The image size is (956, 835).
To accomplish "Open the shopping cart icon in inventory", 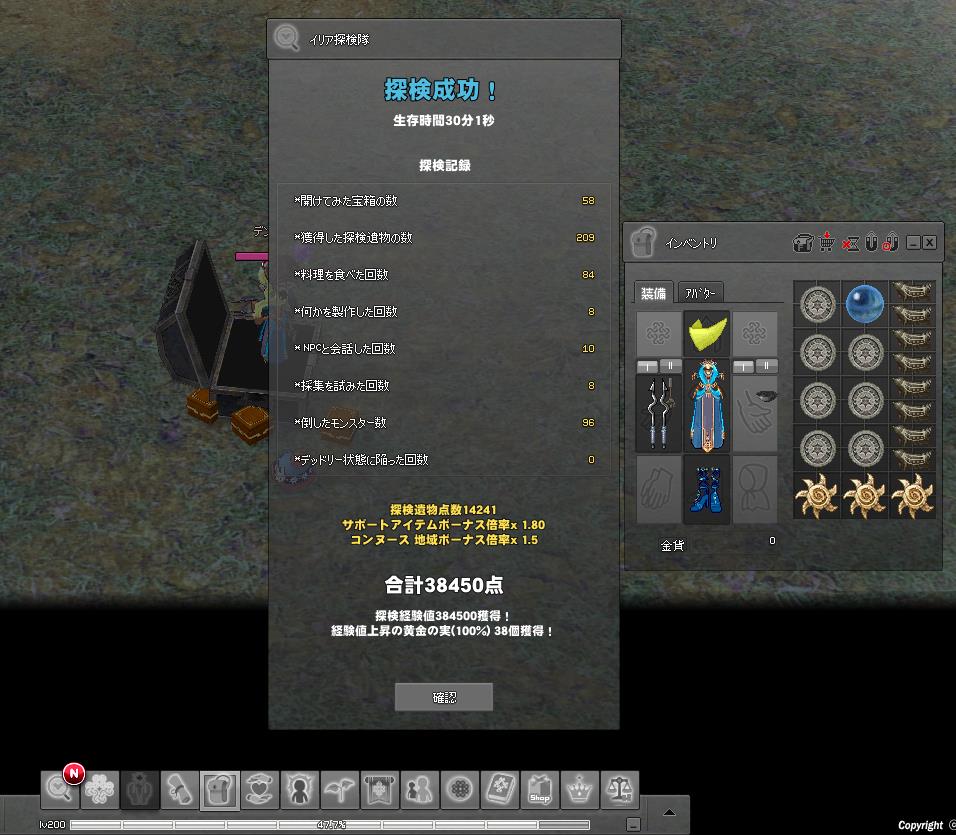I will [827, 242].
